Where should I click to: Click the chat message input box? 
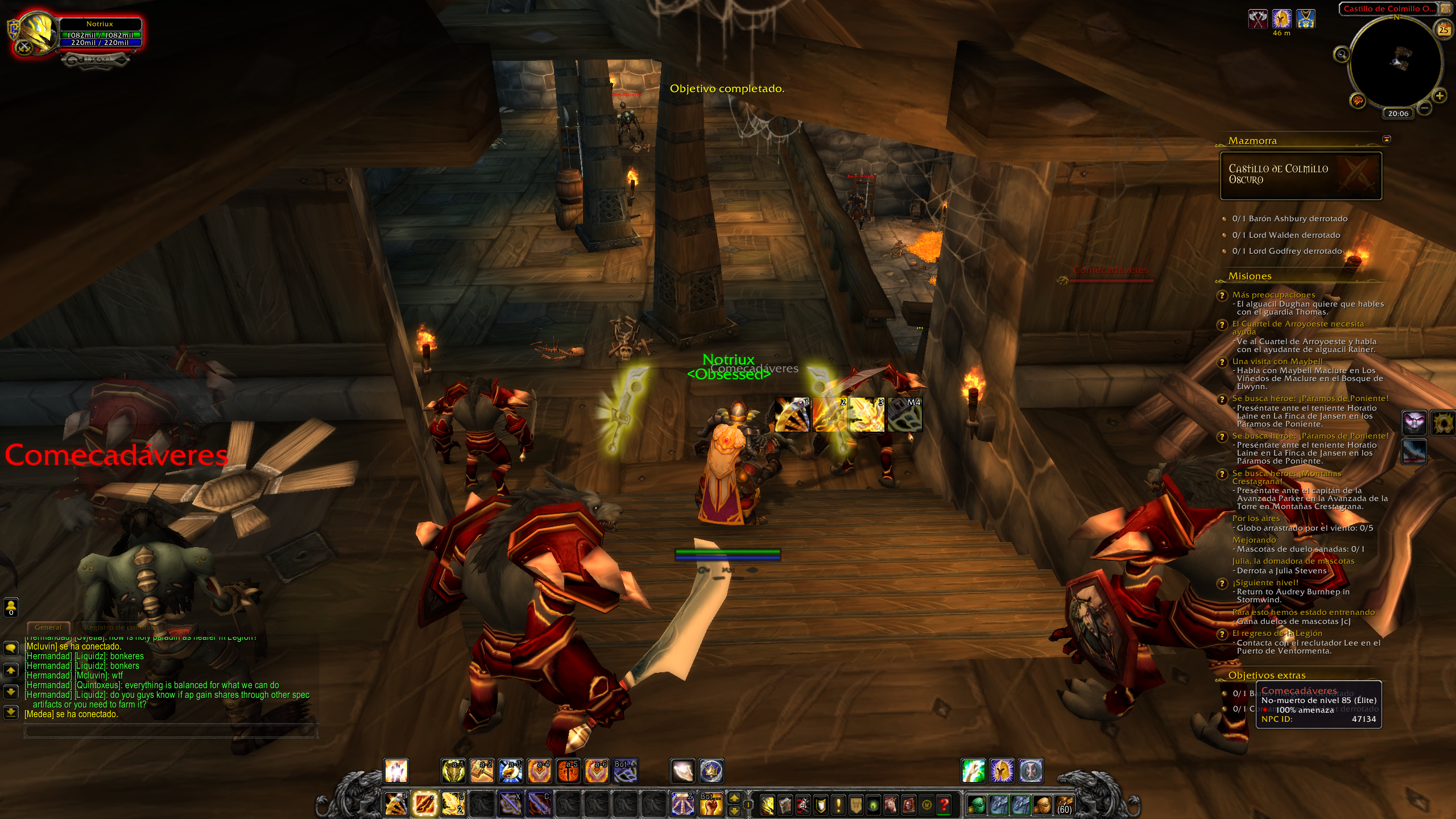pos(171,731)
